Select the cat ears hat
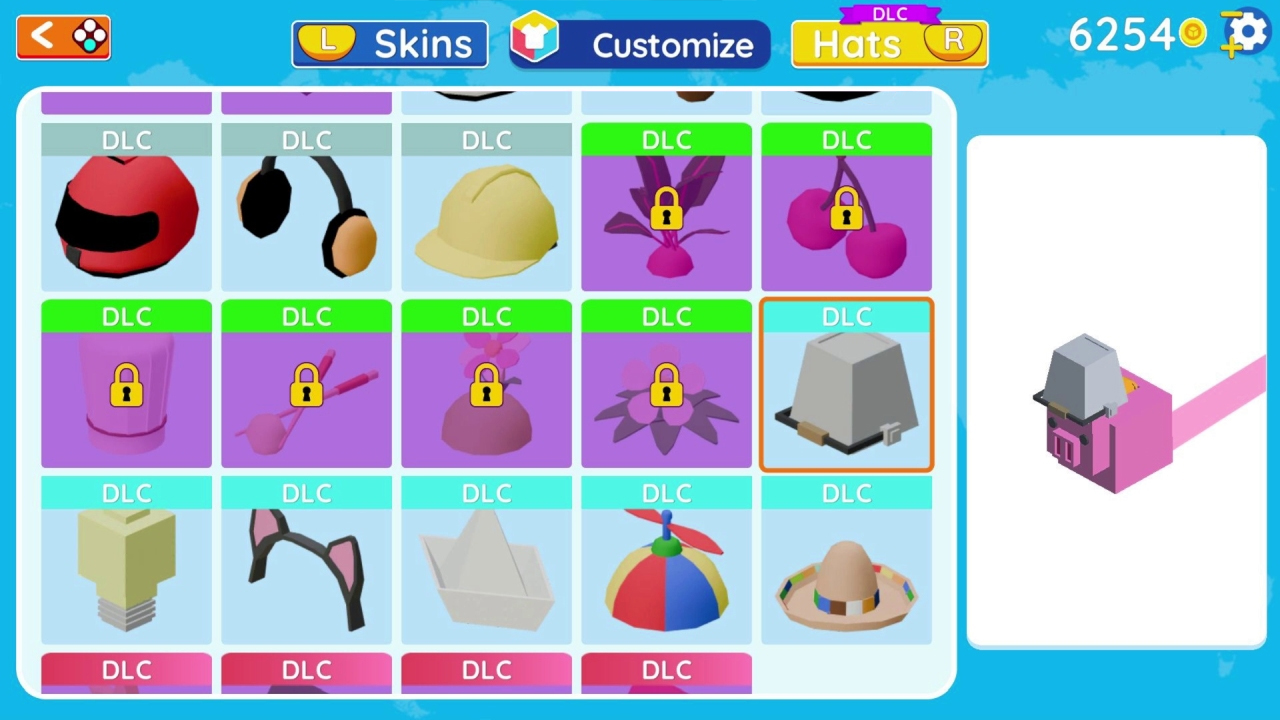This screenshot has width=1280, height=720. (x=306, y=565)
